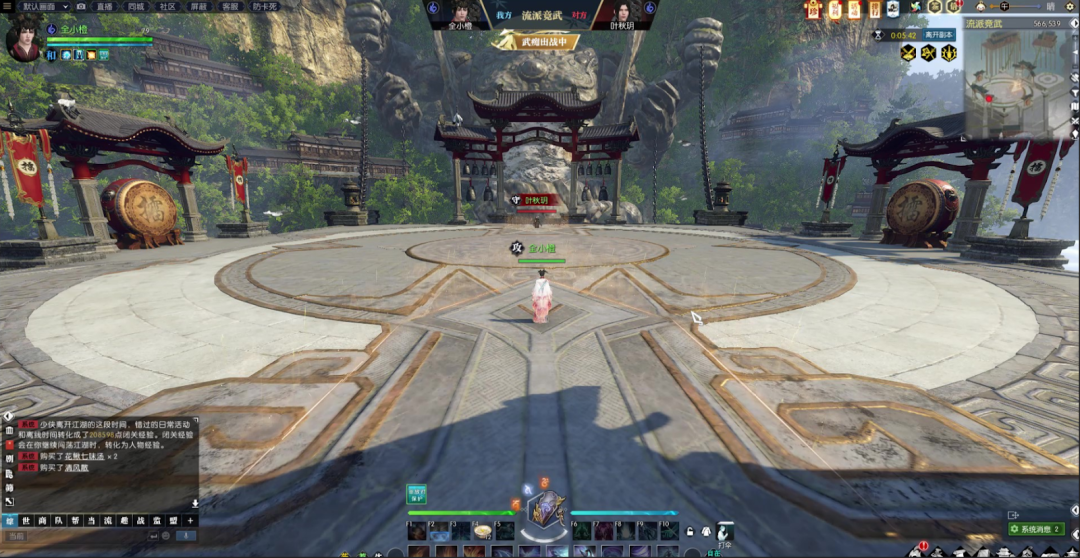Open the 默认画面 display preset dropdown
Screen dimensions: 1080x558
point(45,6)
